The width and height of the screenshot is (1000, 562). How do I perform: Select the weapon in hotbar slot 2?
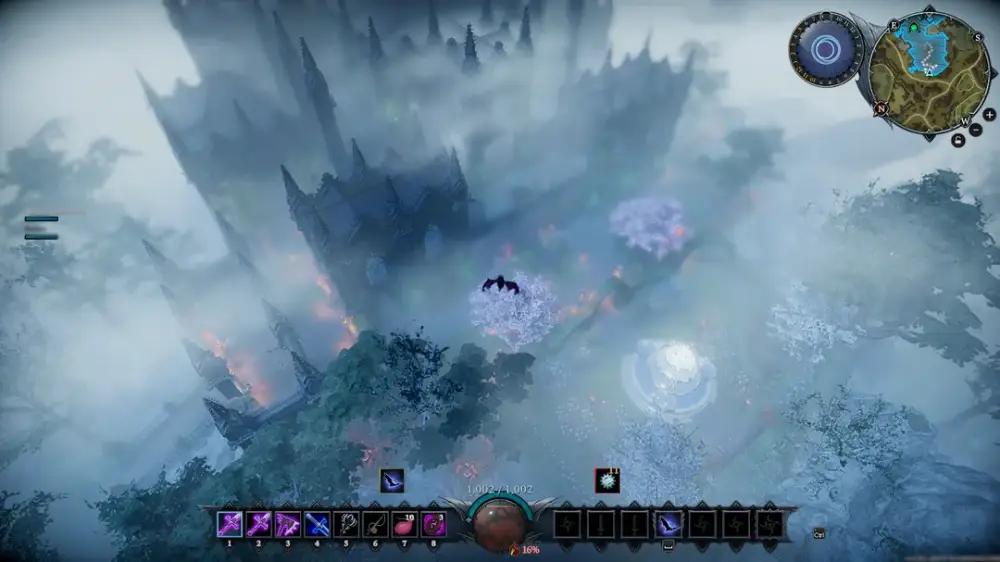pos(259,523)
